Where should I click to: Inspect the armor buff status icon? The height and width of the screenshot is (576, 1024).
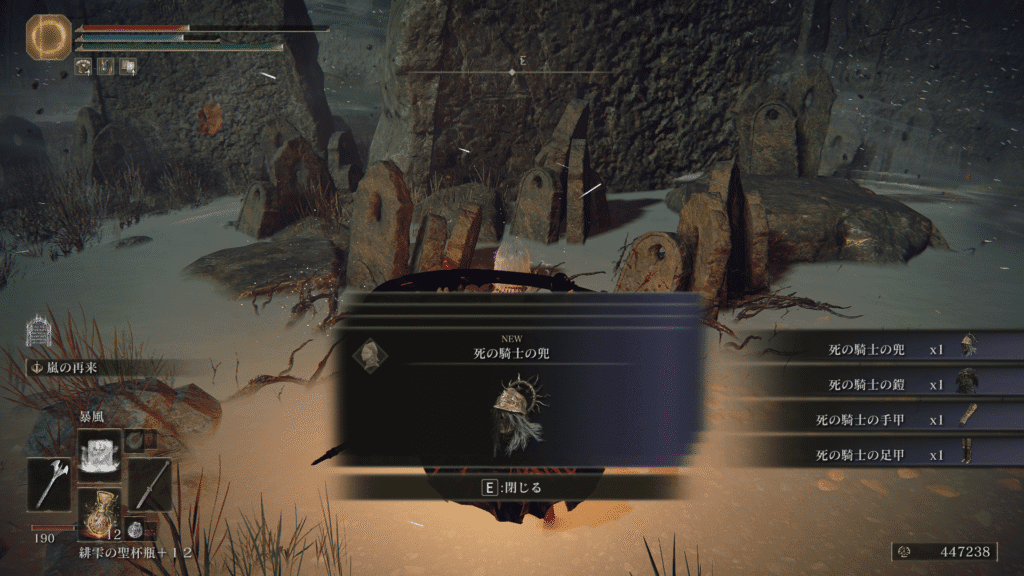click(x=84, y=67)
